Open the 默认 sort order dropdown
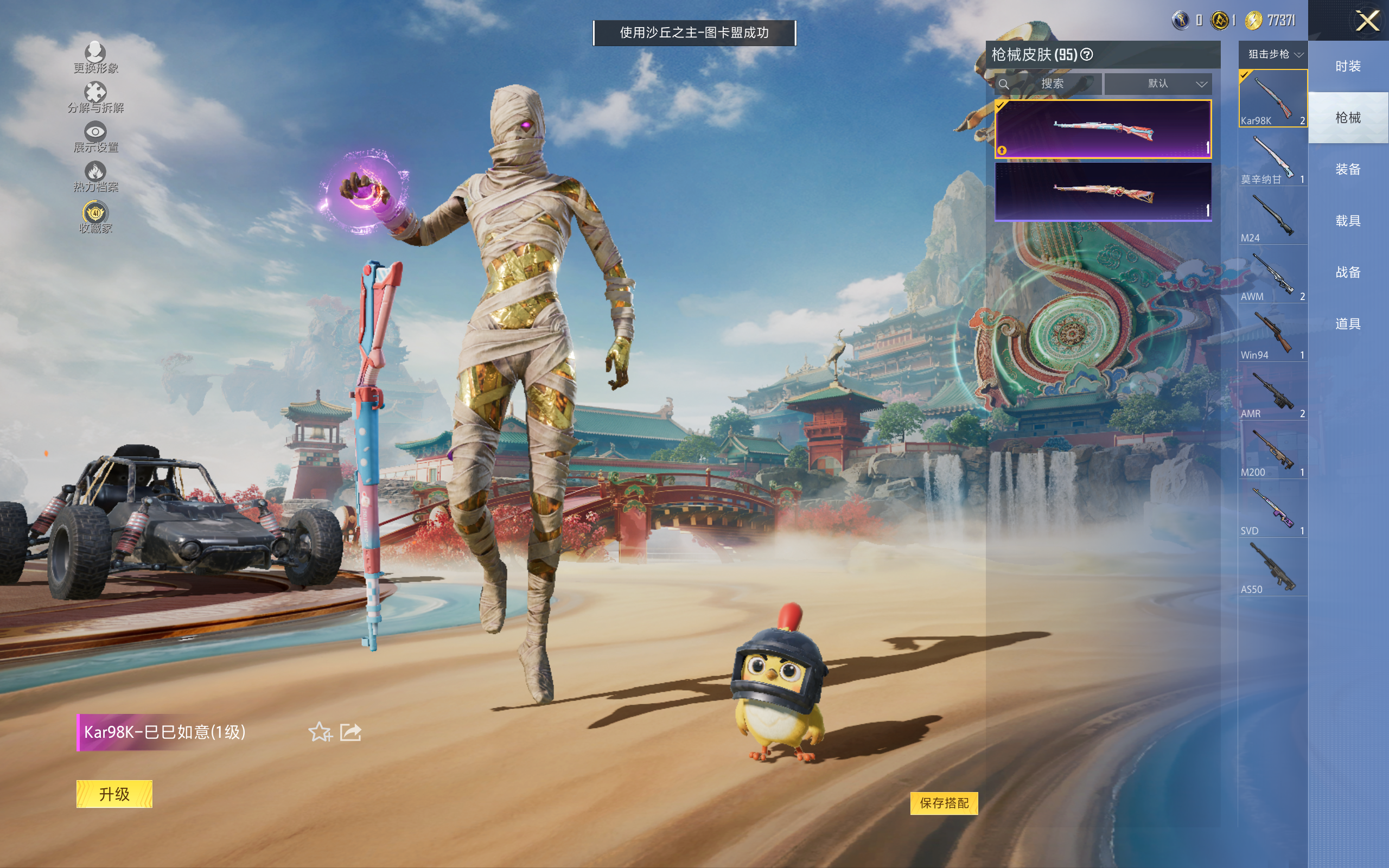Screen dimensions: 1389x868 1158,84
